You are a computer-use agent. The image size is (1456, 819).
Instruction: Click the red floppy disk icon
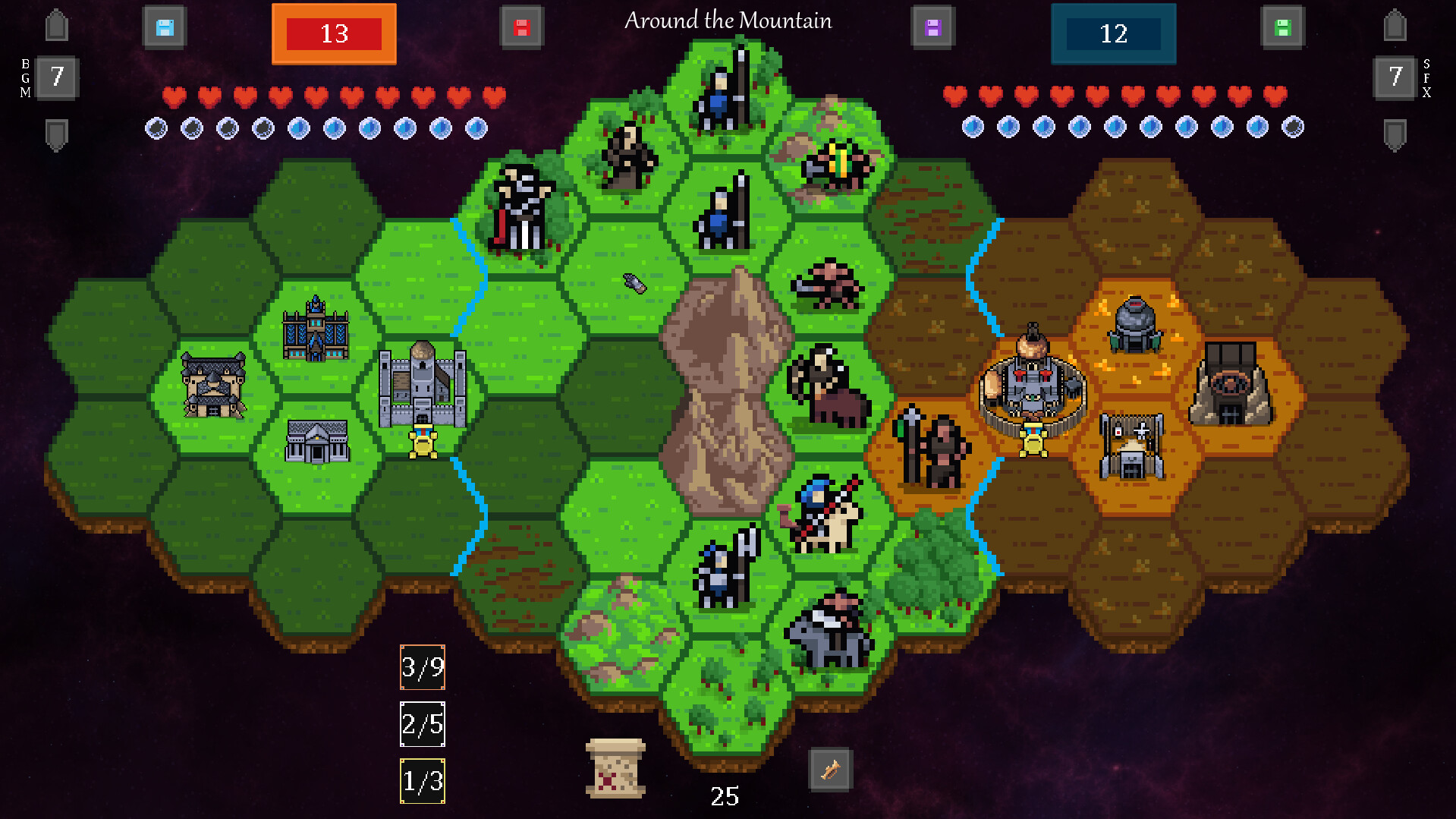[522, 25]
